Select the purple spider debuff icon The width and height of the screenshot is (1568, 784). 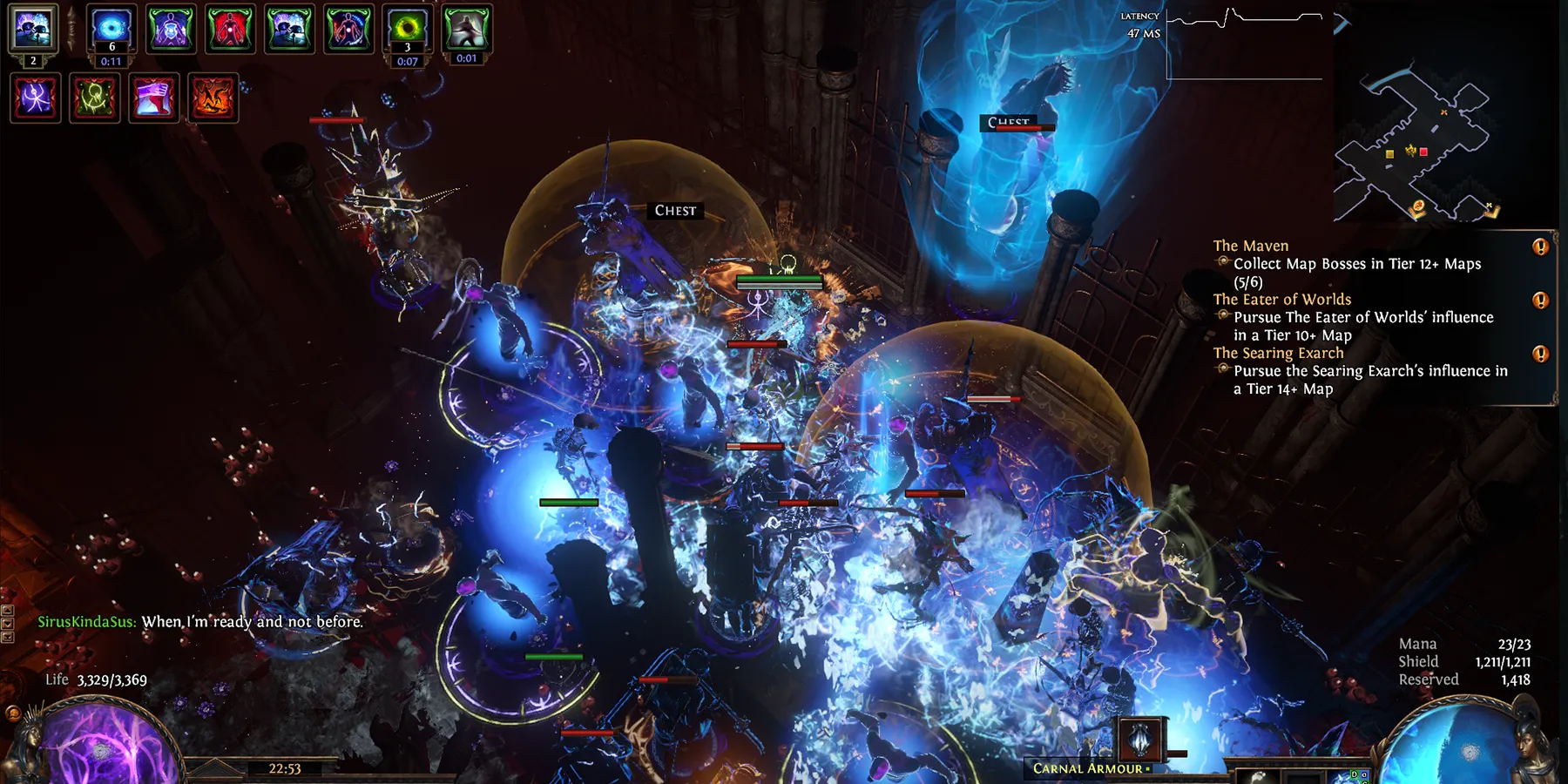coord(36,97)
